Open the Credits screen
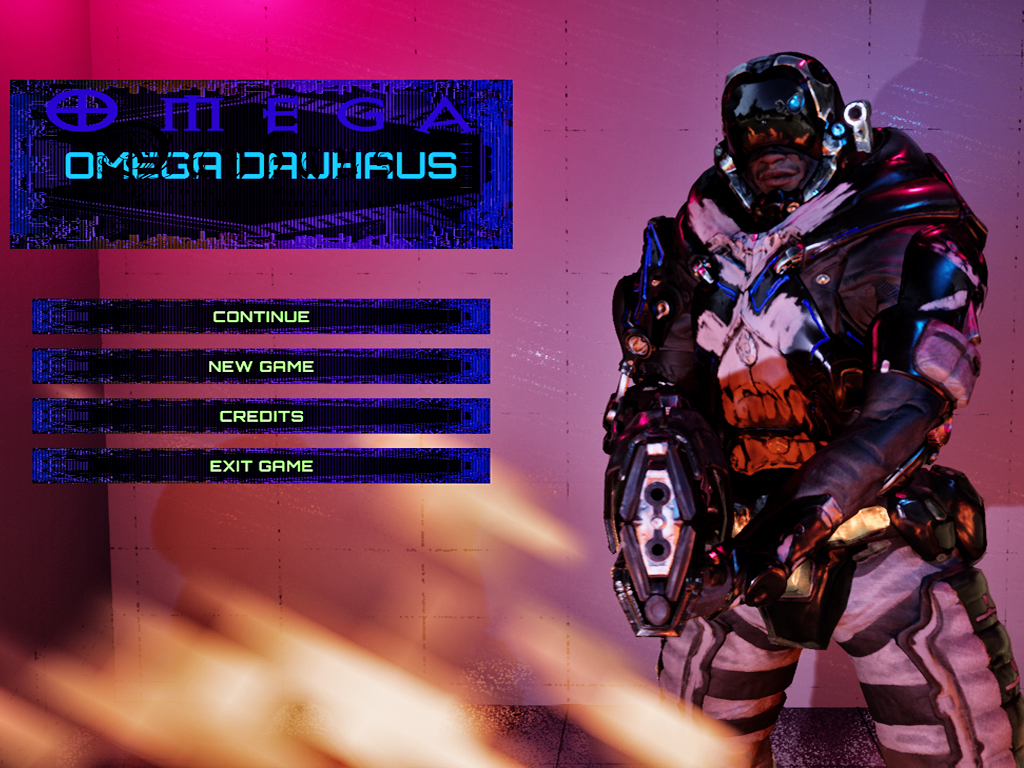Viewport: 1024px width, 768px height. (x=261, y=416)
